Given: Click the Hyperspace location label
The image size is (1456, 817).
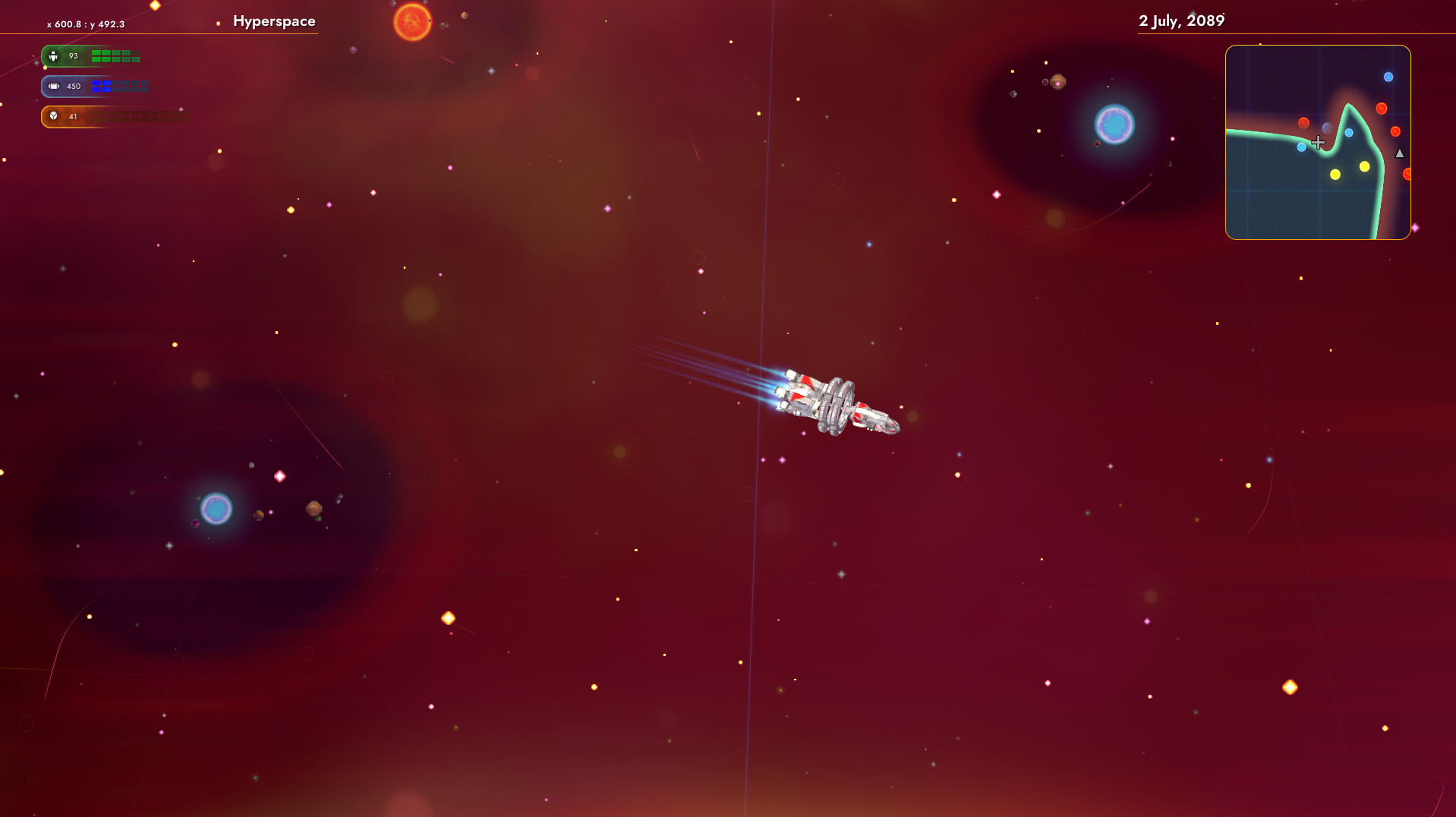Looking at the screenshot, I should (275, 21).
